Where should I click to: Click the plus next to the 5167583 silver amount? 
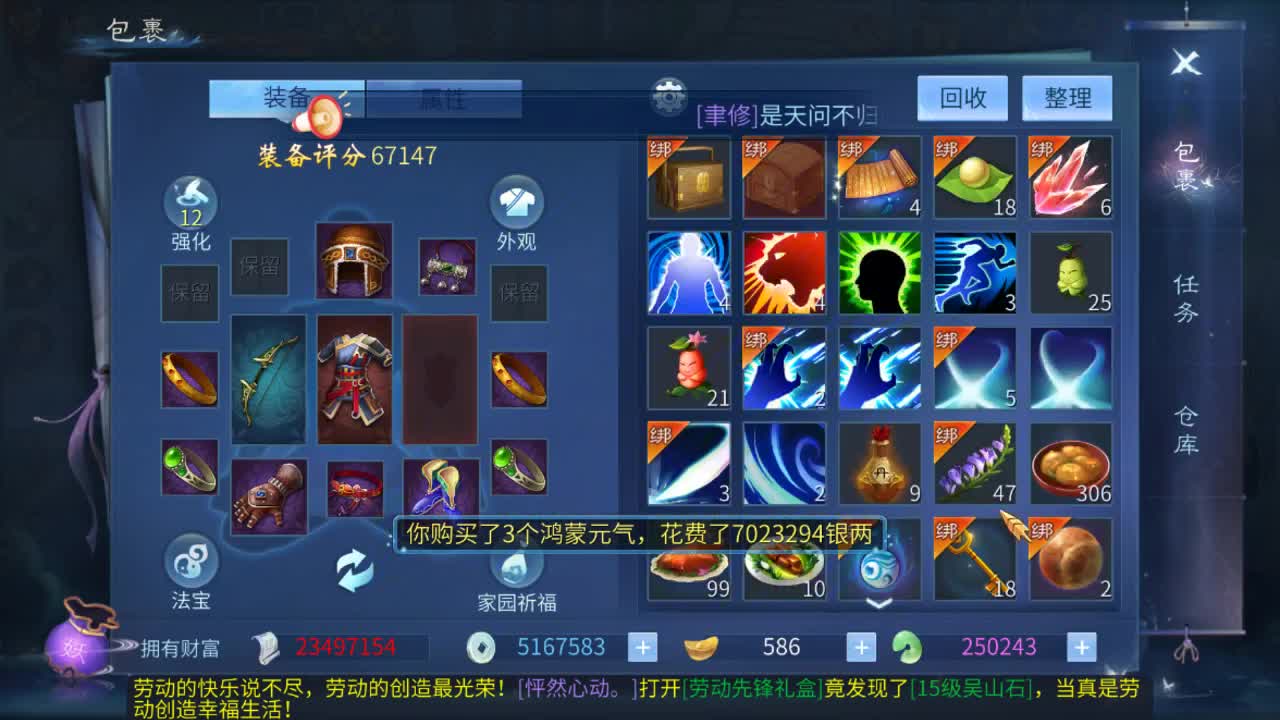[x=641, y=647]
